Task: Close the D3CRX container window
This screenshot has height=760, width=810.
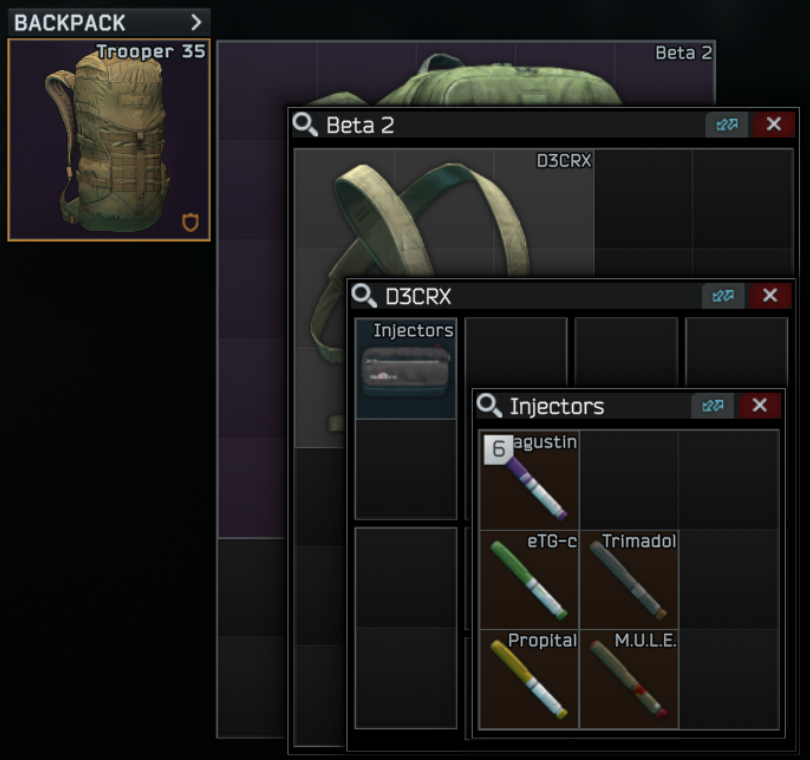Action: (769, 295)
